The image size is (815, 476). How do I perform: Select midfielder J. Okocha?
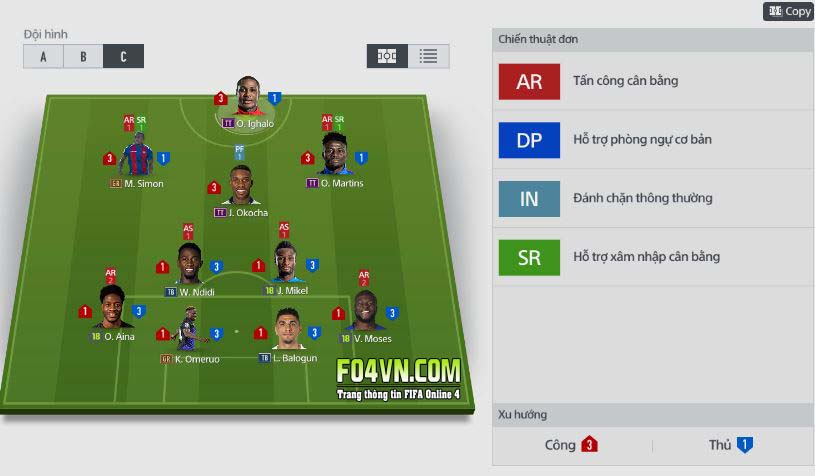coord(240,187)
